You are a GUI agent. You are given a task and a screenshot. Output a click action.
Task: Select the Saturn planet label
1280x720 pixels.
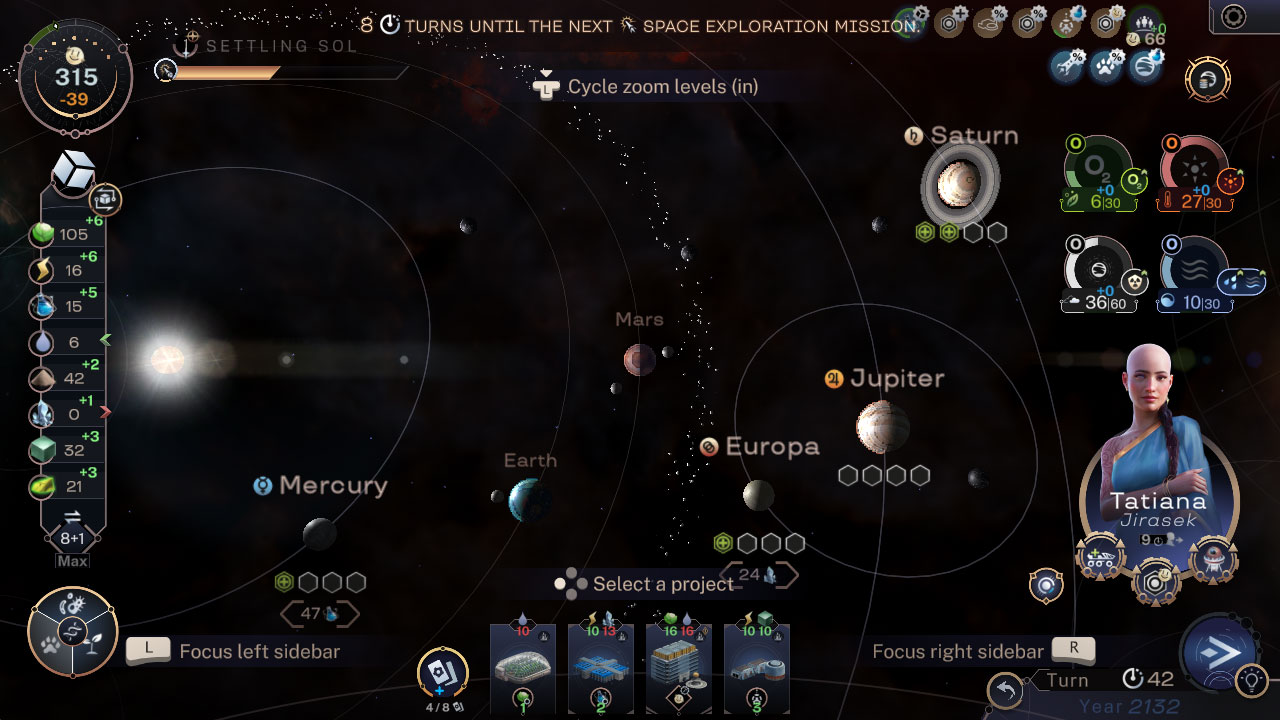click(x=973, y=136)
